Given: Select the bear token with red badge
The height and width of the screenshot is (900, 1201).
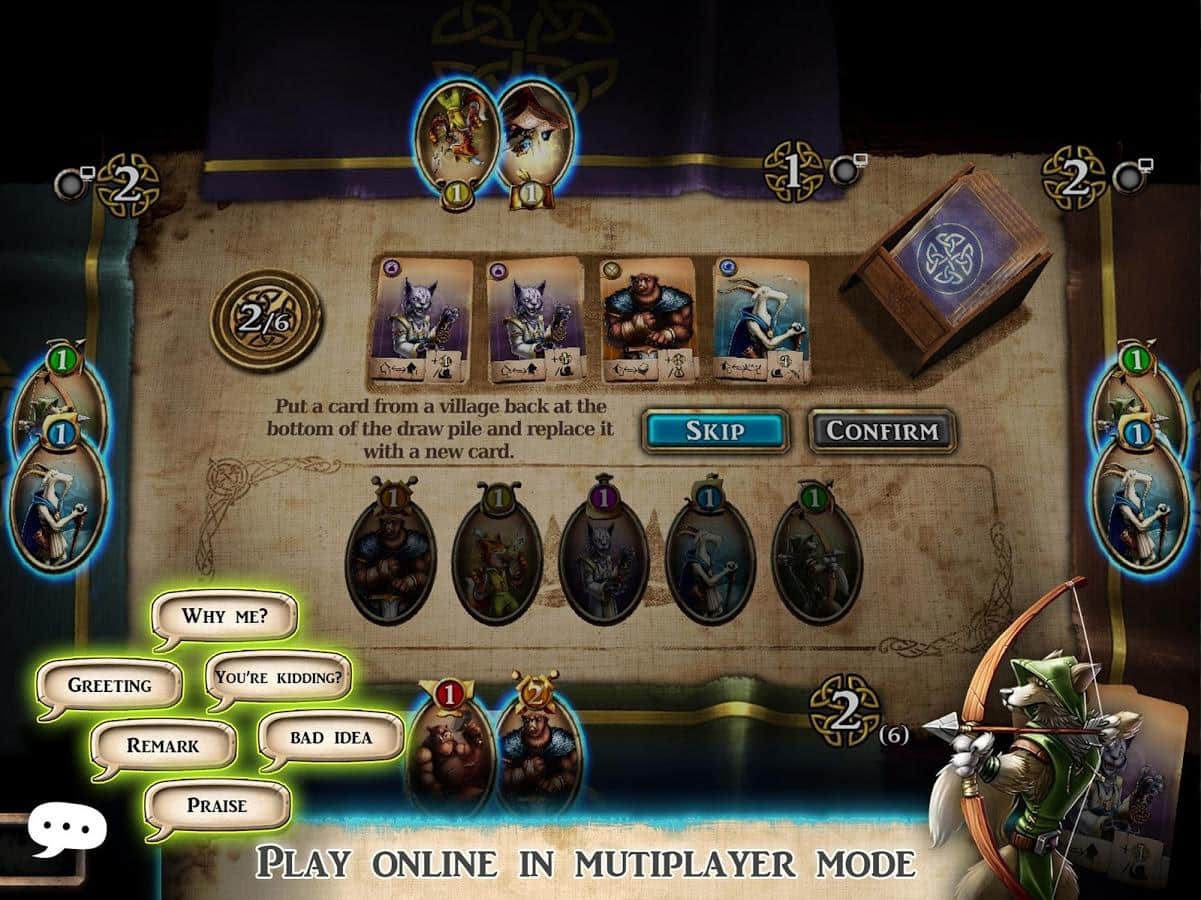Looking at the screenshot, I should (450, 748).
